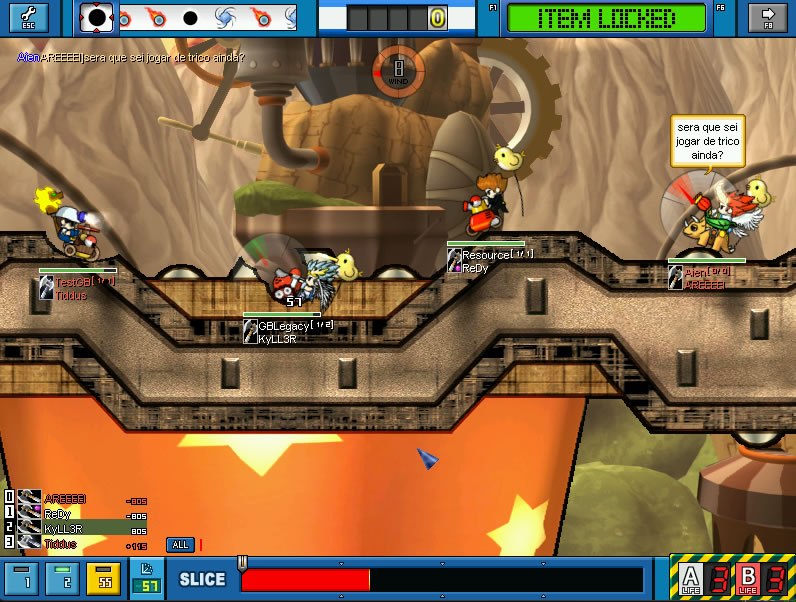
Task: Toggle the ALL chat channel button
Action: tap(180, 545)
